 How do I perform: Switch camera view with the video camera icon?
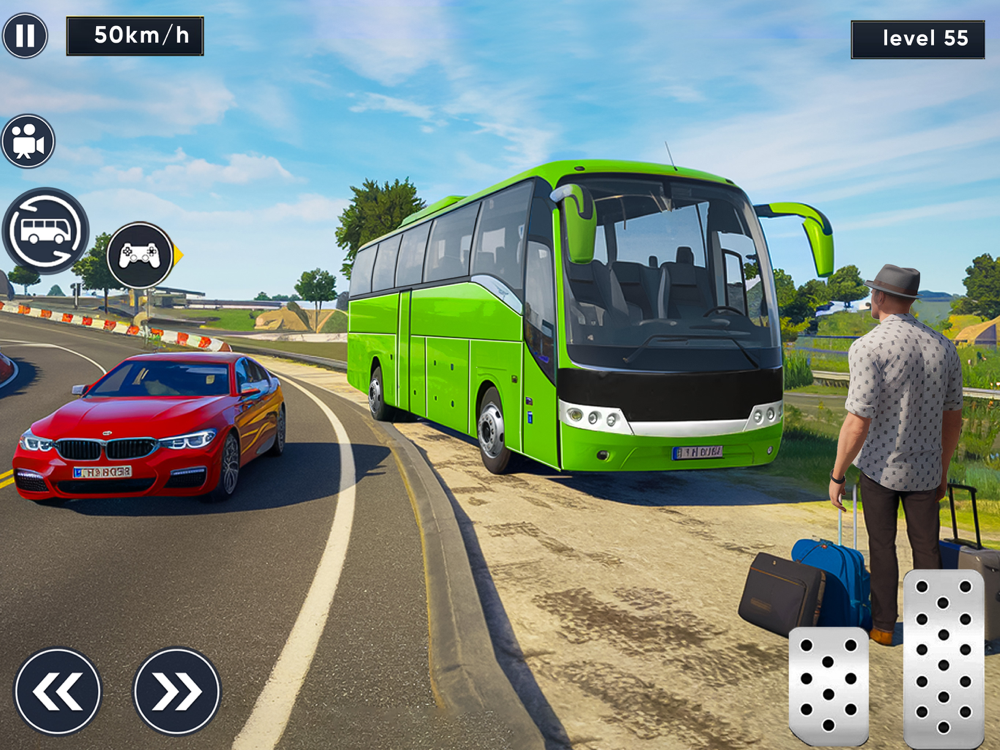click(28, 141)
